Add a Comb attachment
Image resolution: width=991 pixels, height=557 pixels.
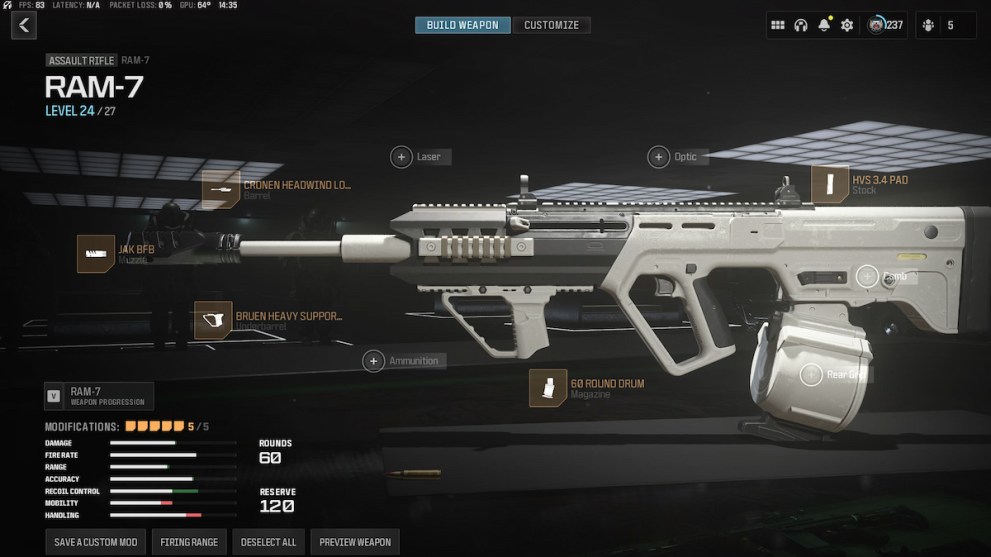click(x=867, y=277)
